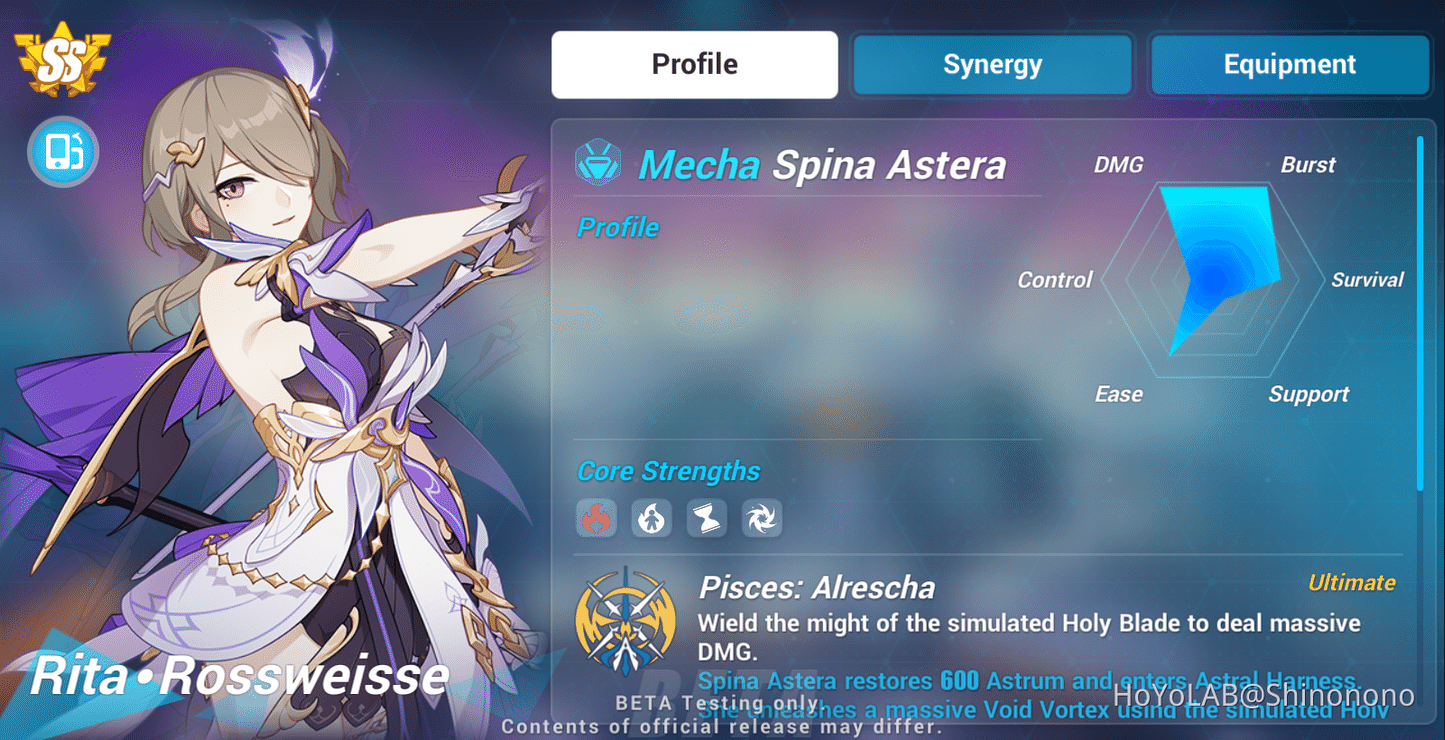Click the Core Strengths heading
This screenshot has width=1445, height=740.
668,470
